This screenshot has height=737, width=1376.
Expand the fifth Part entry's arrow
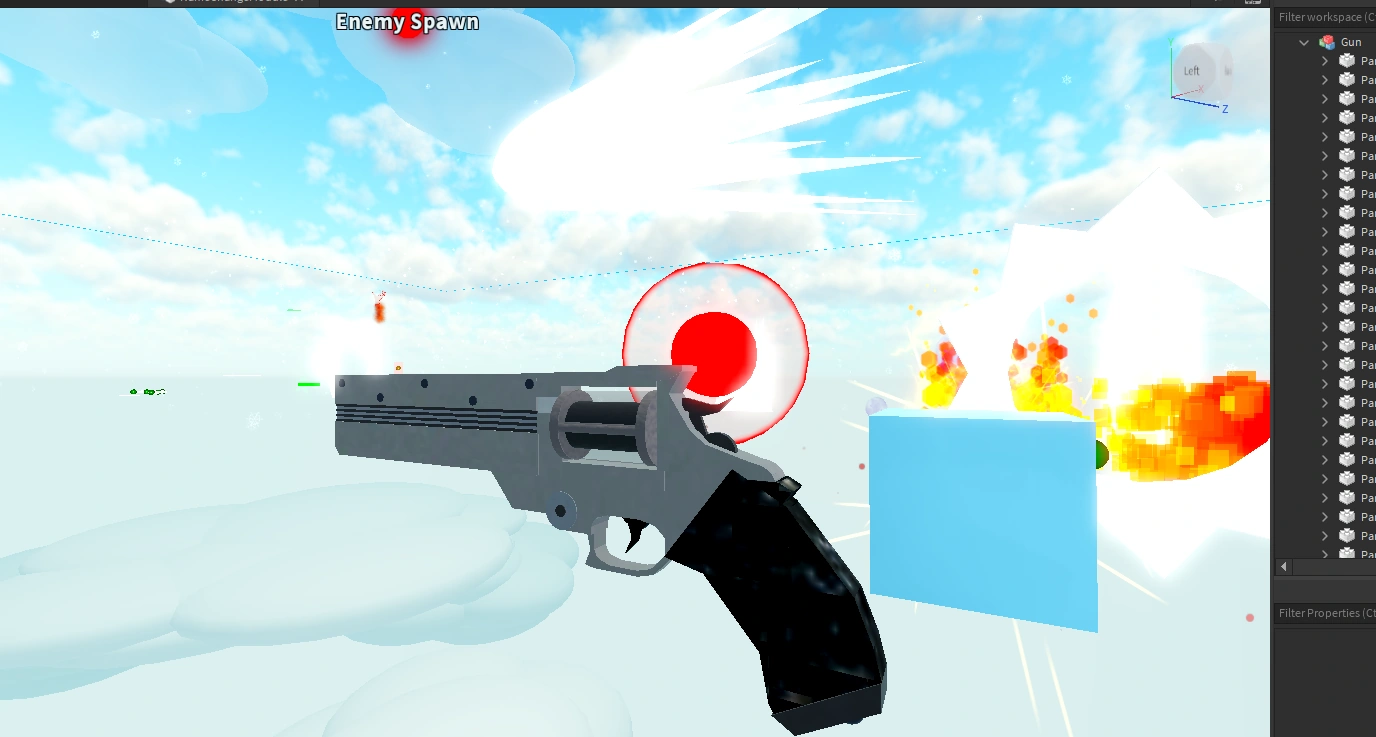(1324, 137)
